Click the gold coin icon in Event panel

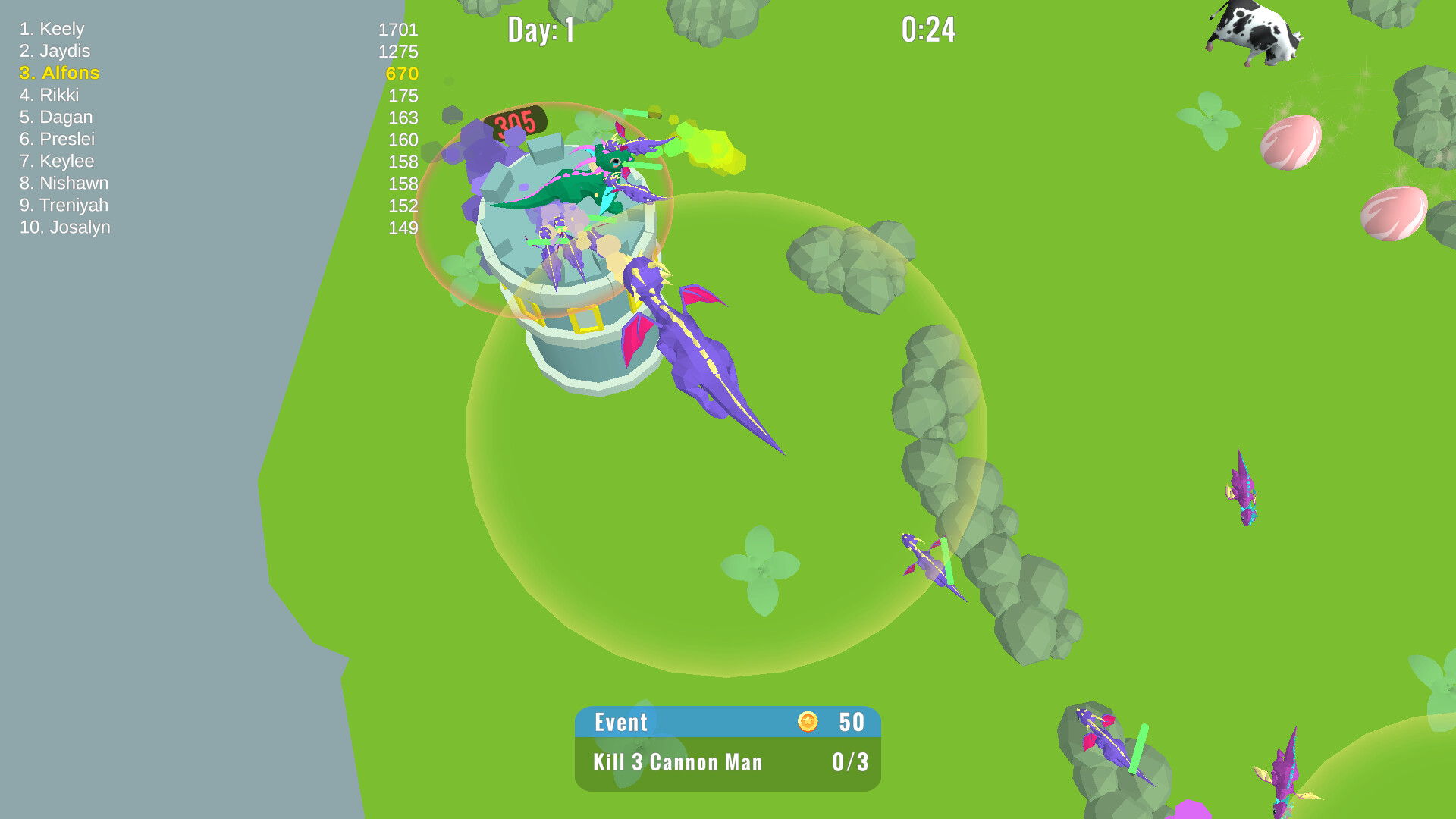tap(808, 723)
